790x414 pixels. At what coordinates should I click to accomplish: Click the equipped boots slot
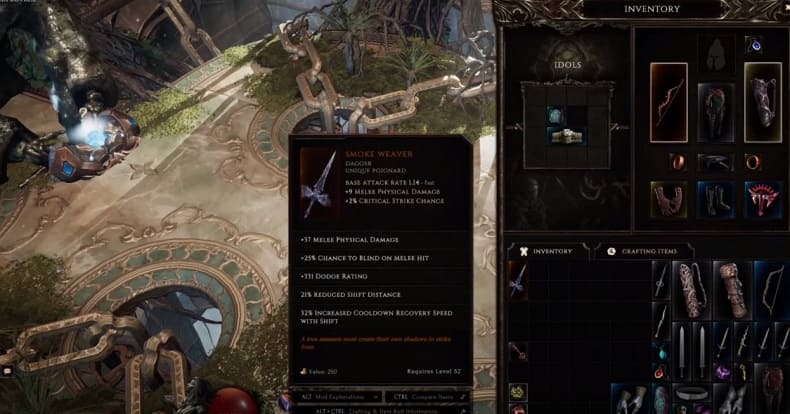[715, 198]
